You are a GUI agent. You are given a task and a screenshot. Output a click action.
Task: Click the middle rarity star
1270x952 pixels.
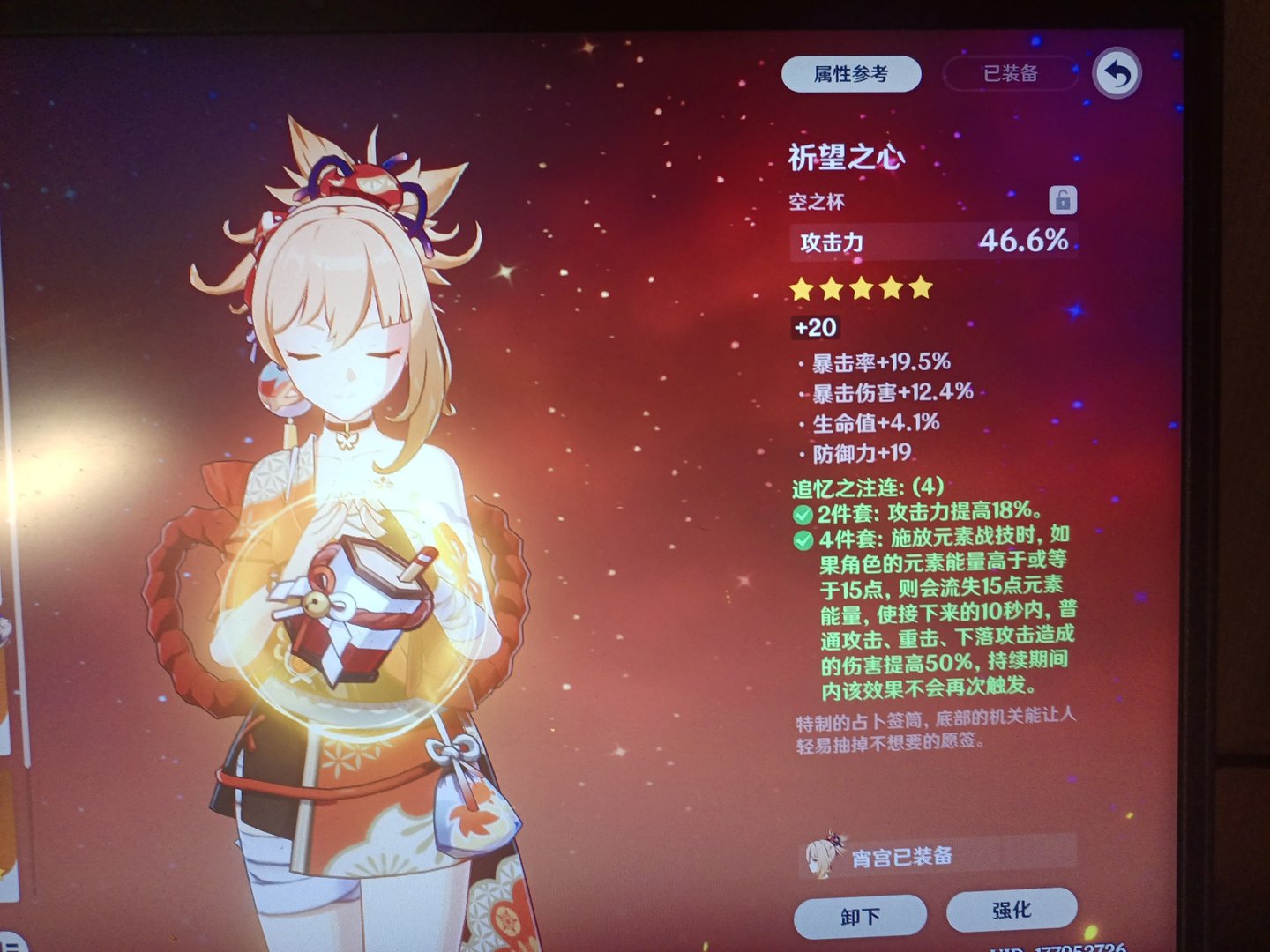pyautogui.click(x=860, y=288)
